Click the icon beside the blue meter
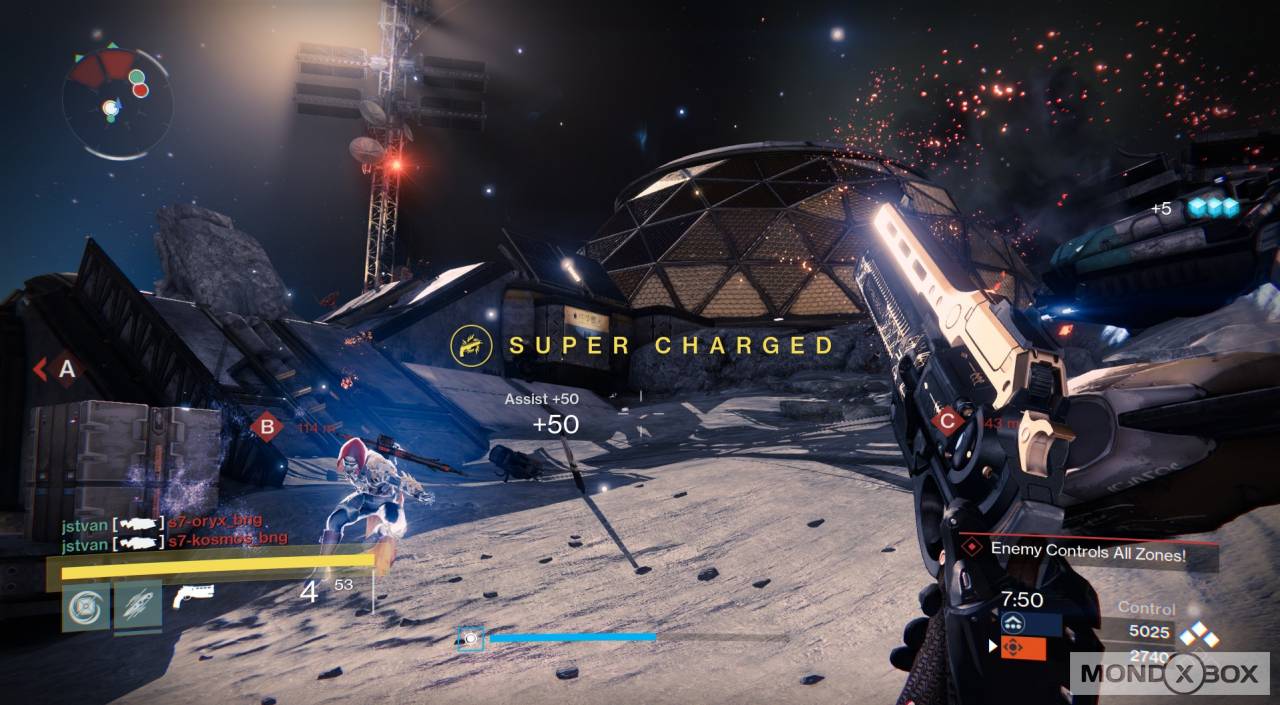The height and width of the screenshot is (705, 1280). click(471, 637)
